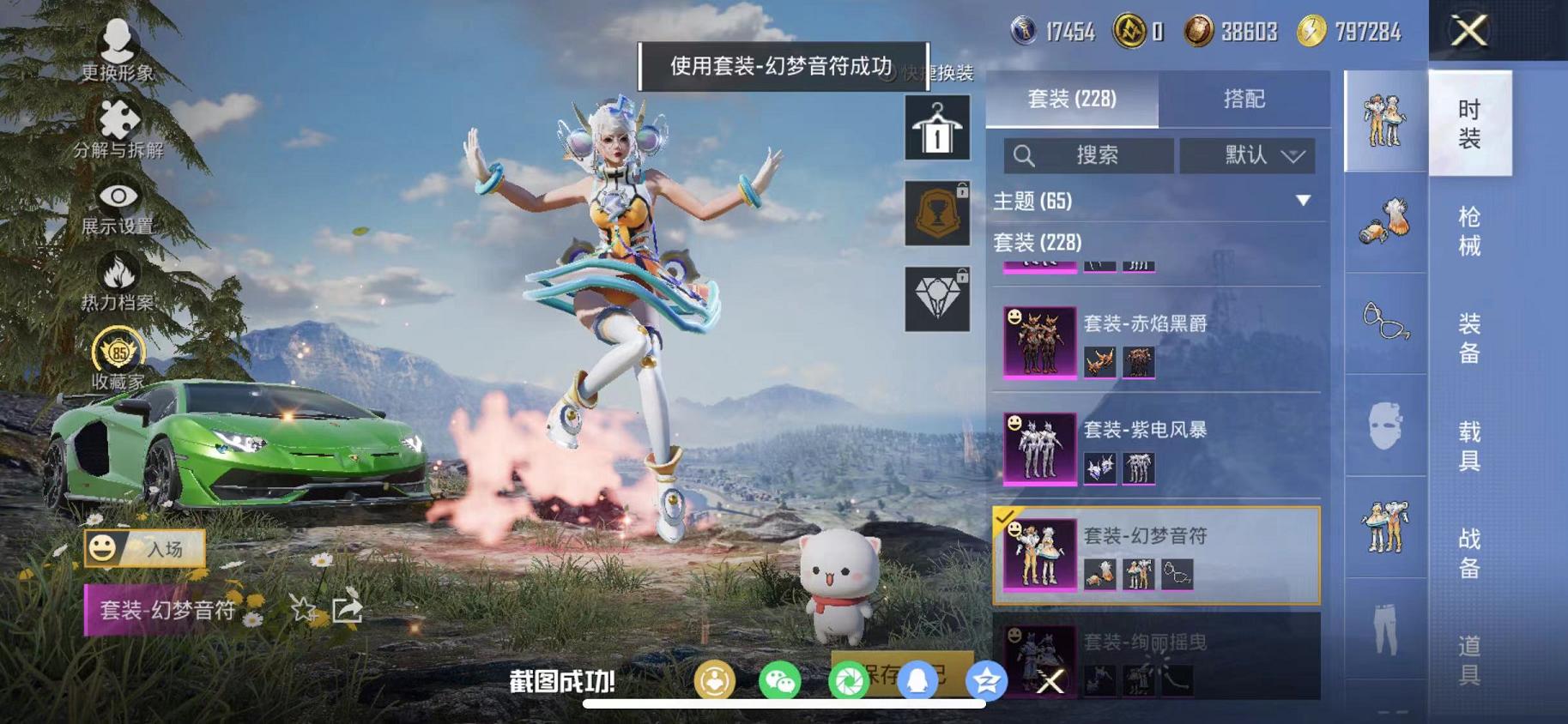This screenshot has height=724, width=1568.
Task: Open the 默认 sorting dropdown
Action: [1246, 156]
